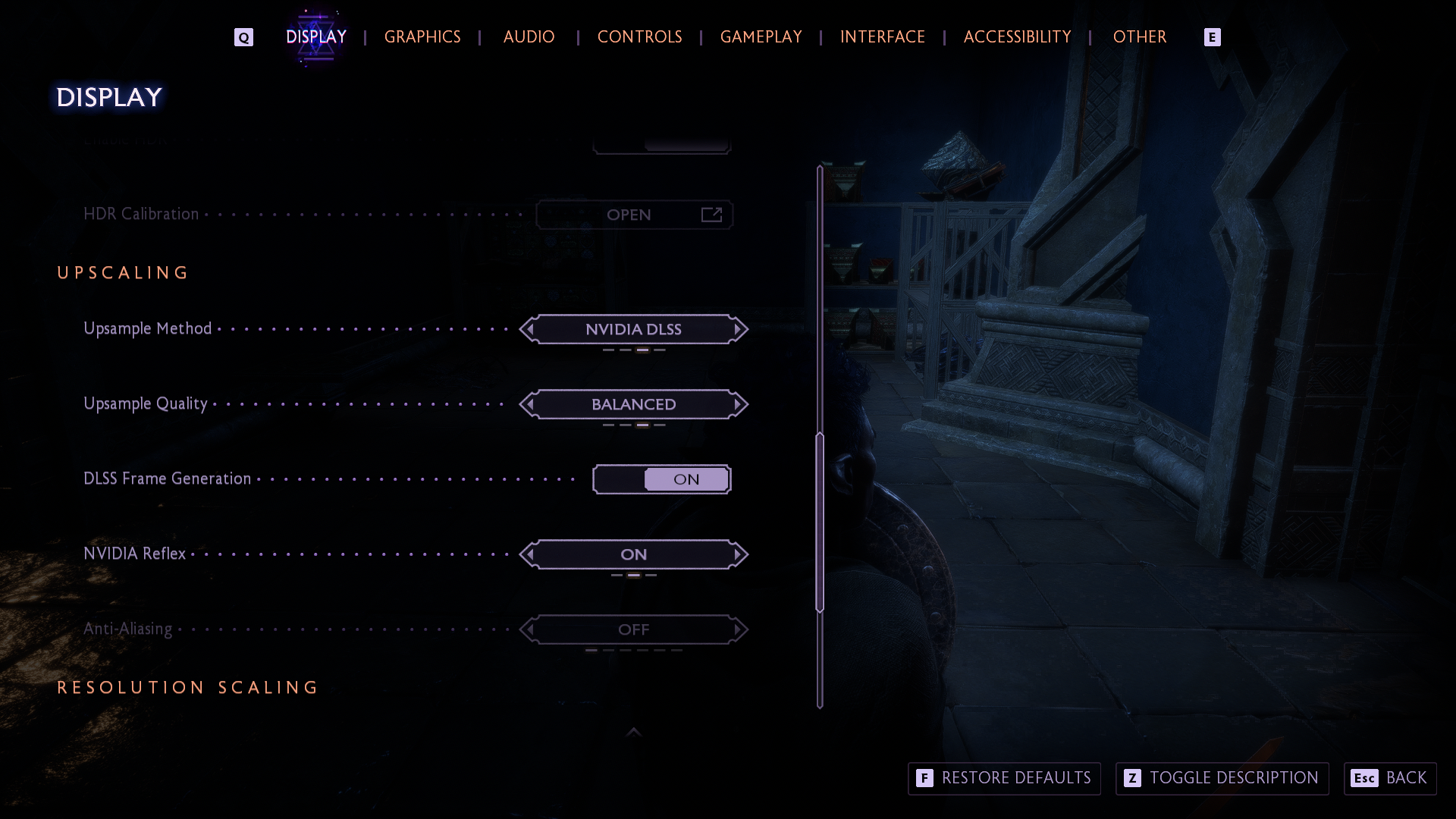The width and height of the screenshot is (1456, 819).
Task: Show the Interface settings tab
Action: (882, 36)
